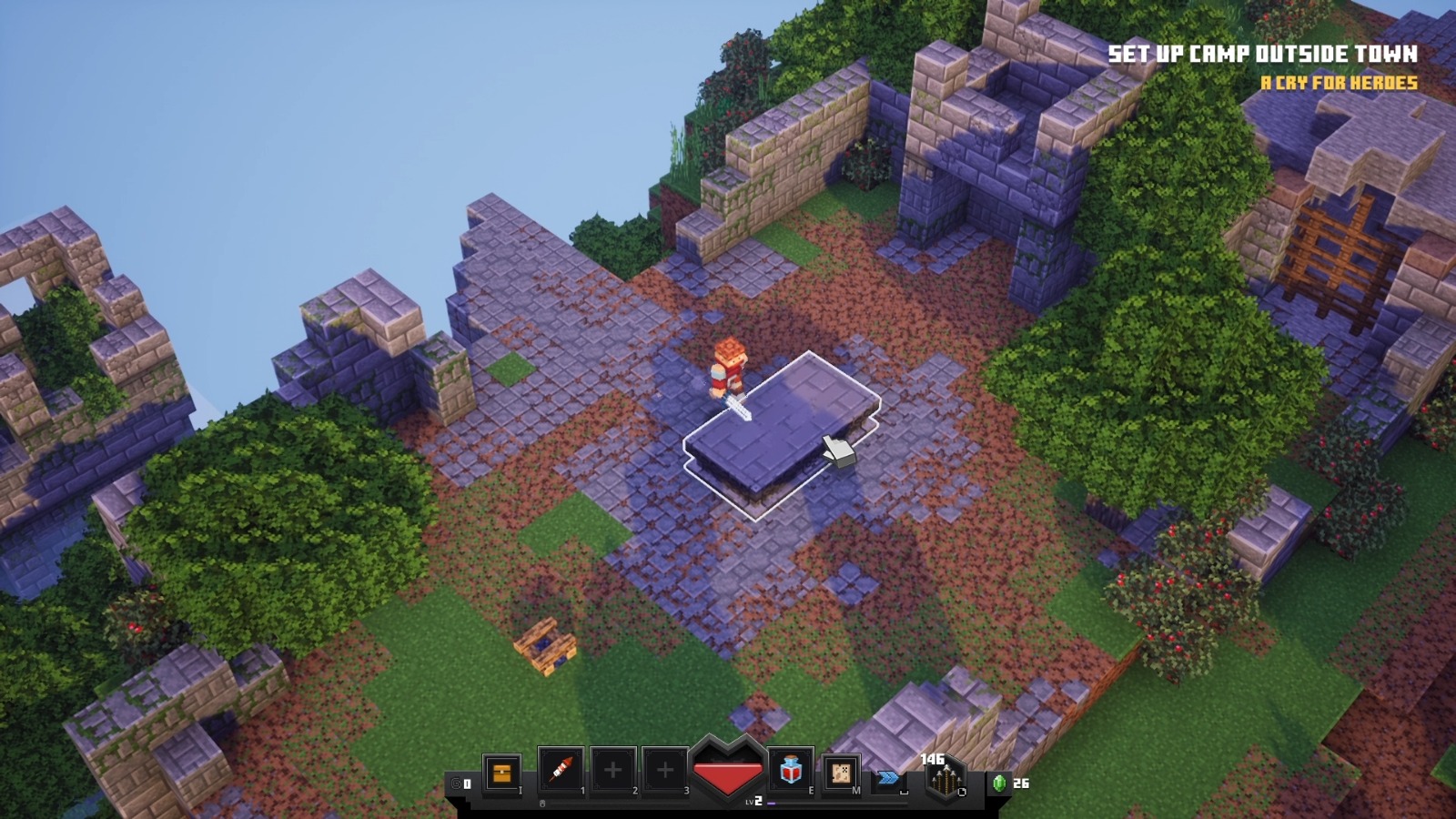Click the A CRY FOR HEROES quest title
Image resolution: width=1456 pixels, height=819 pixels.
(x=1339, y=83)
